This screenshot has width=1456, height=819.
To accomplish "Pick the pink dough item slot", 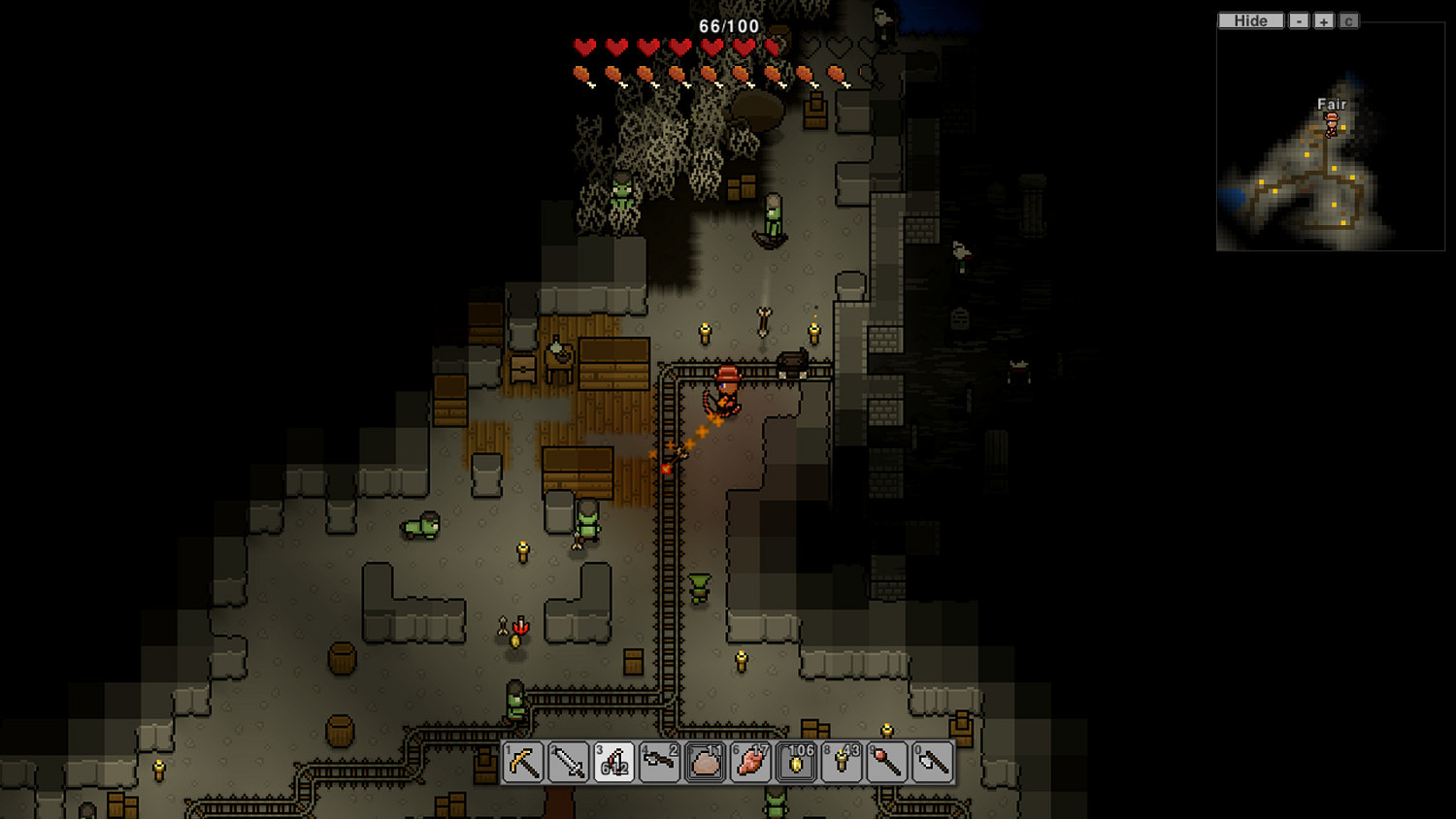I will (x=706, y=763).
